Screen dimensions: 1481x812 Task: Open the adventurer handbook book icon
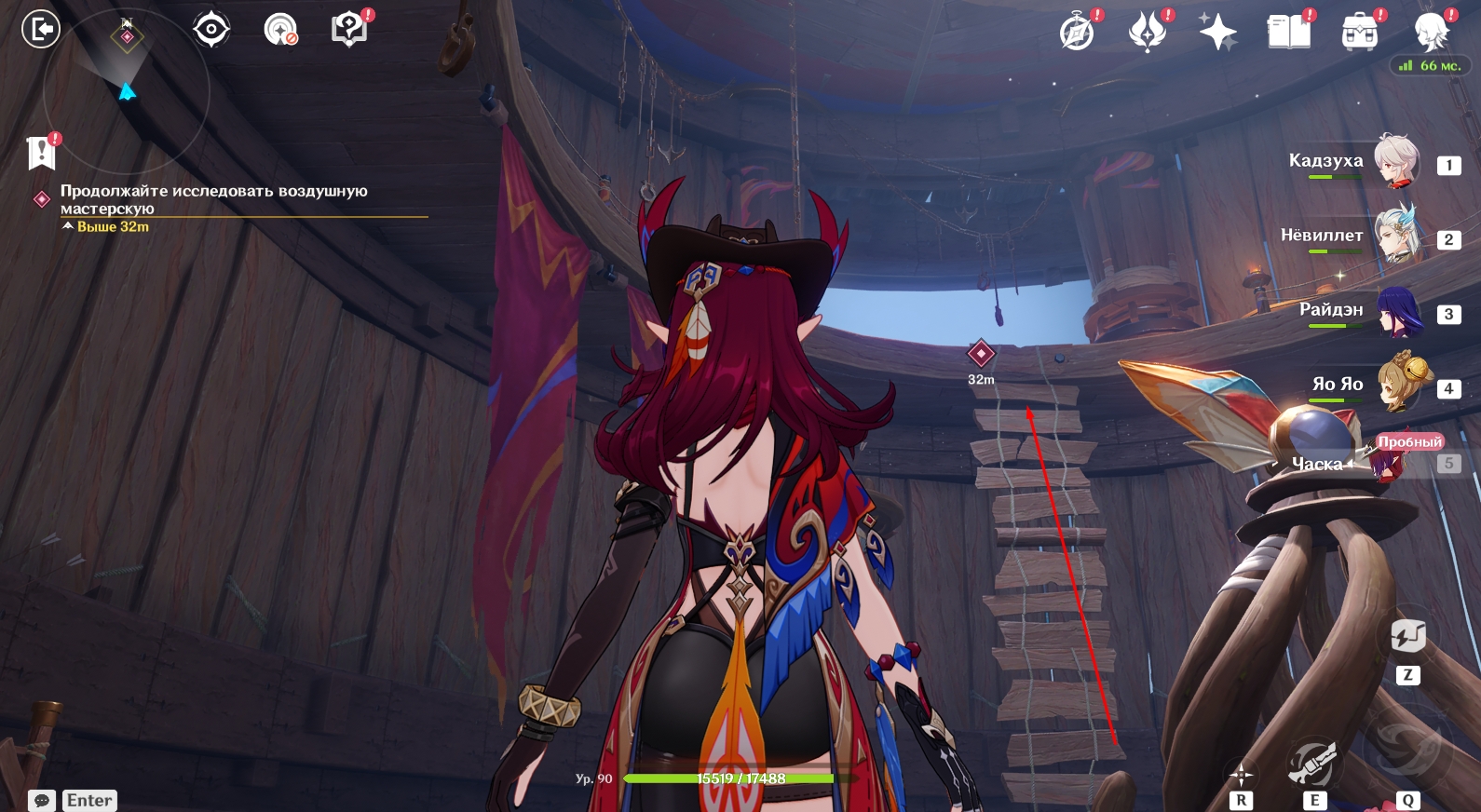click(1288, 33)
